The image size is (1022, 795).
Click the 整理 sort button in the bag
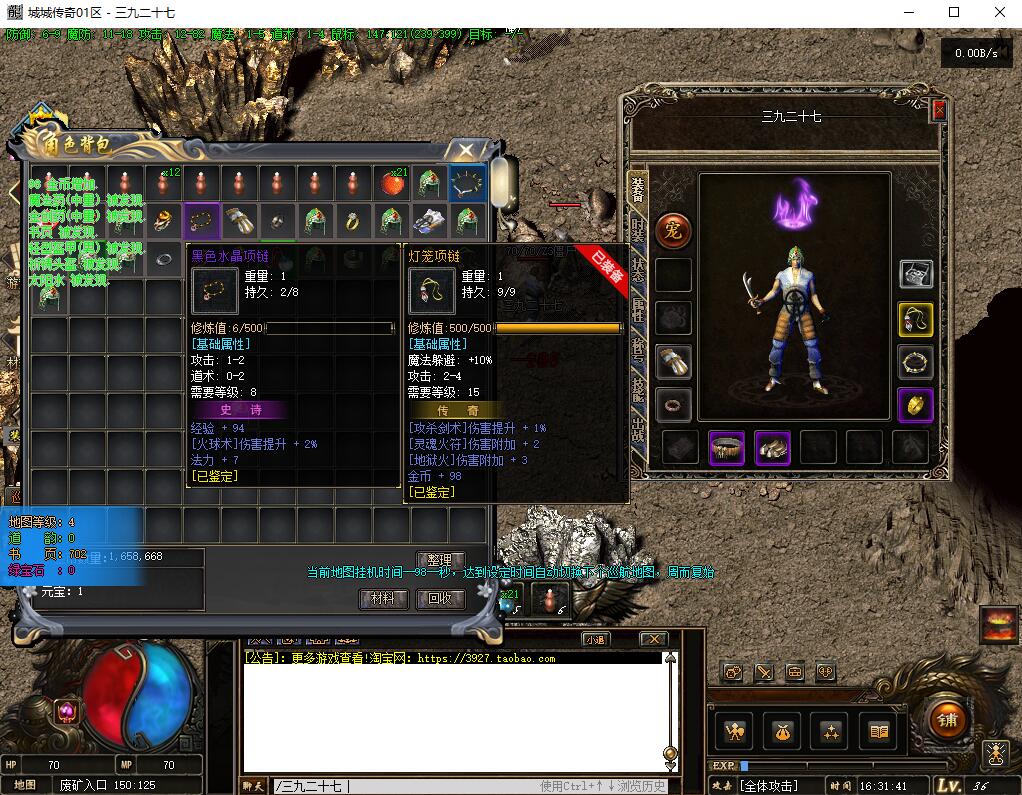[x=440, y=560]
